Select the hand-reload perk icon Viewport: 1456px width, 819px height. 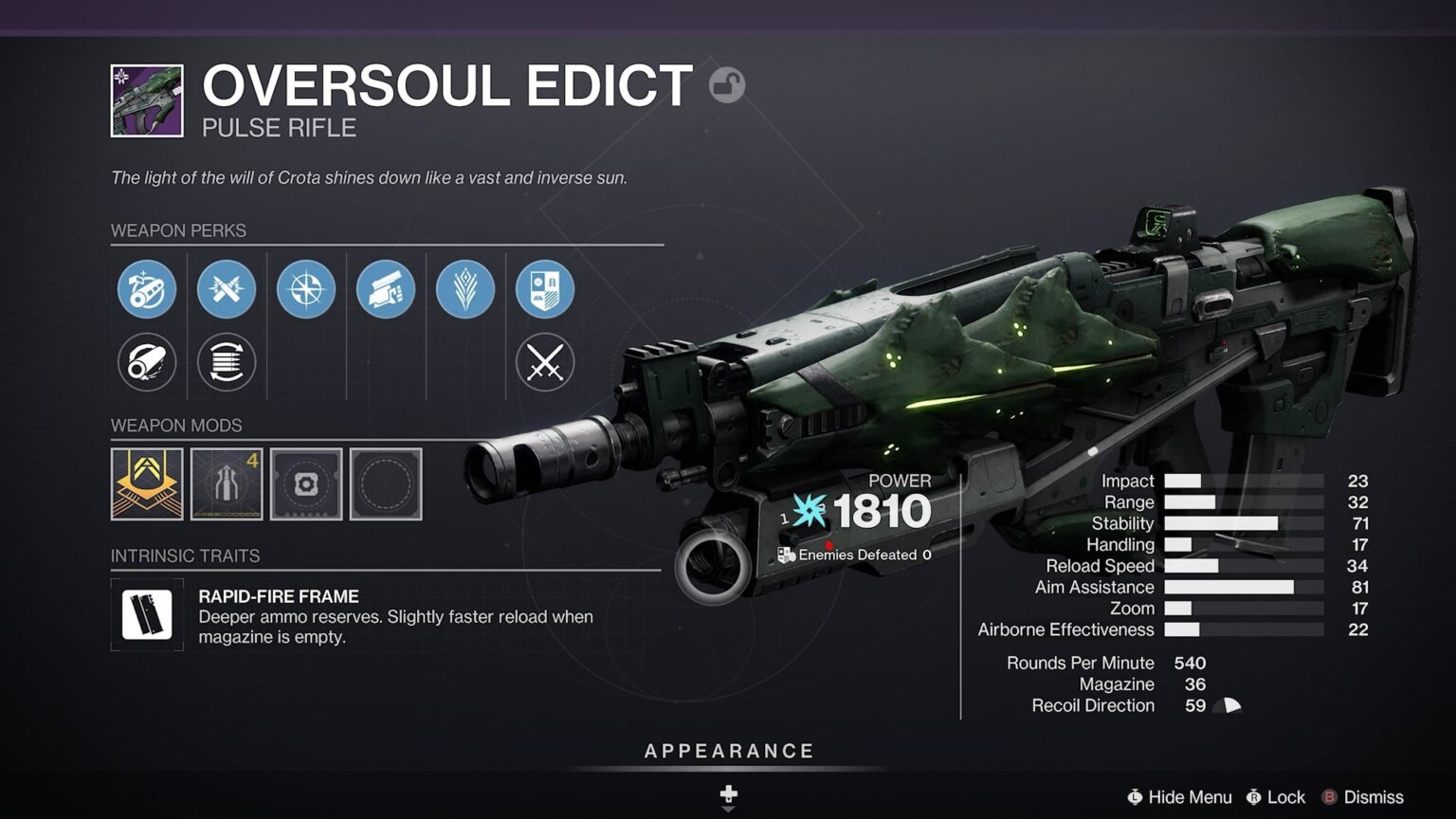pos(385,290)
